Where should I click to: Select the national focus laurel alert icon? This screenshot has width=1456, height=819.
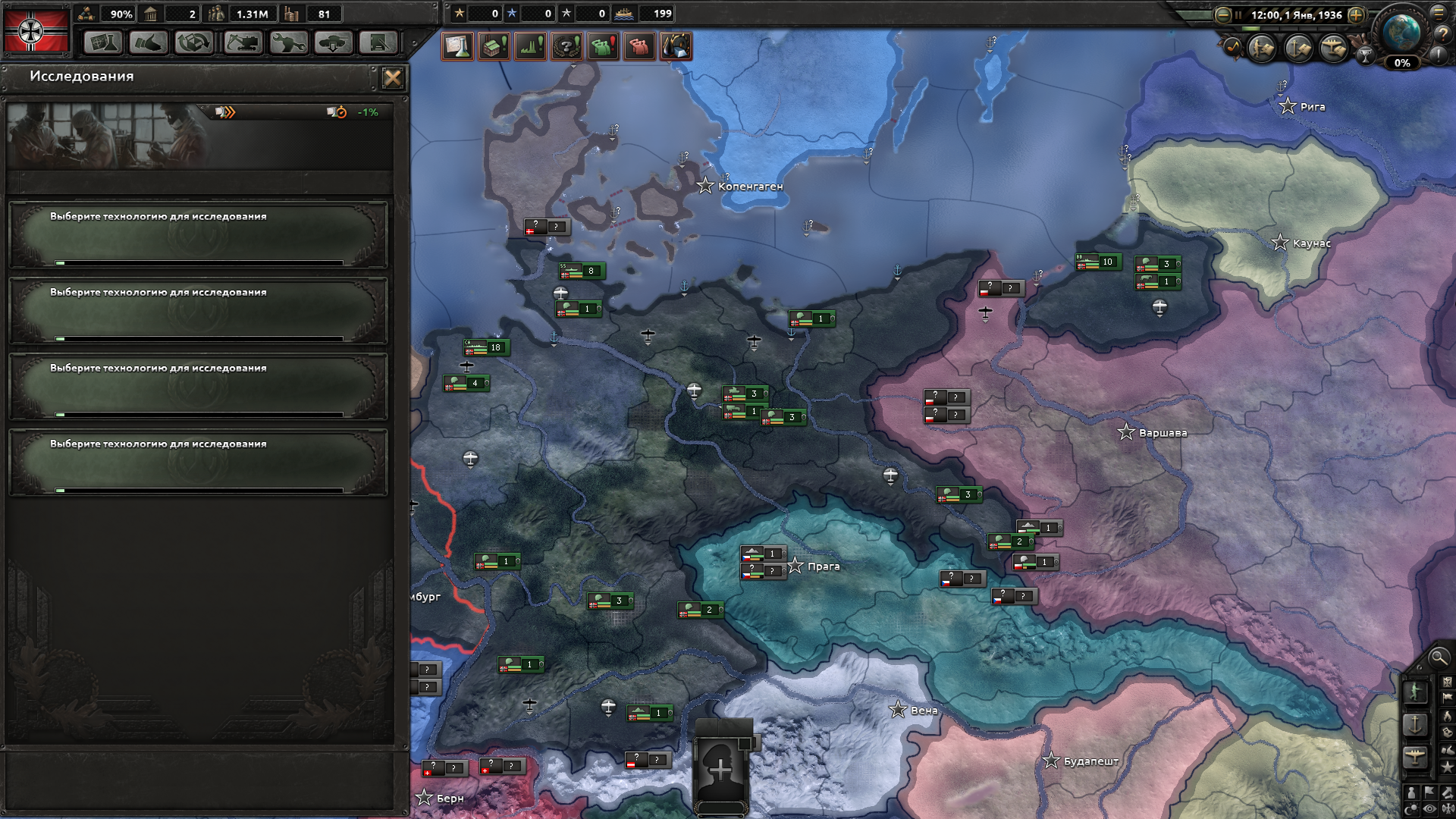566,46
